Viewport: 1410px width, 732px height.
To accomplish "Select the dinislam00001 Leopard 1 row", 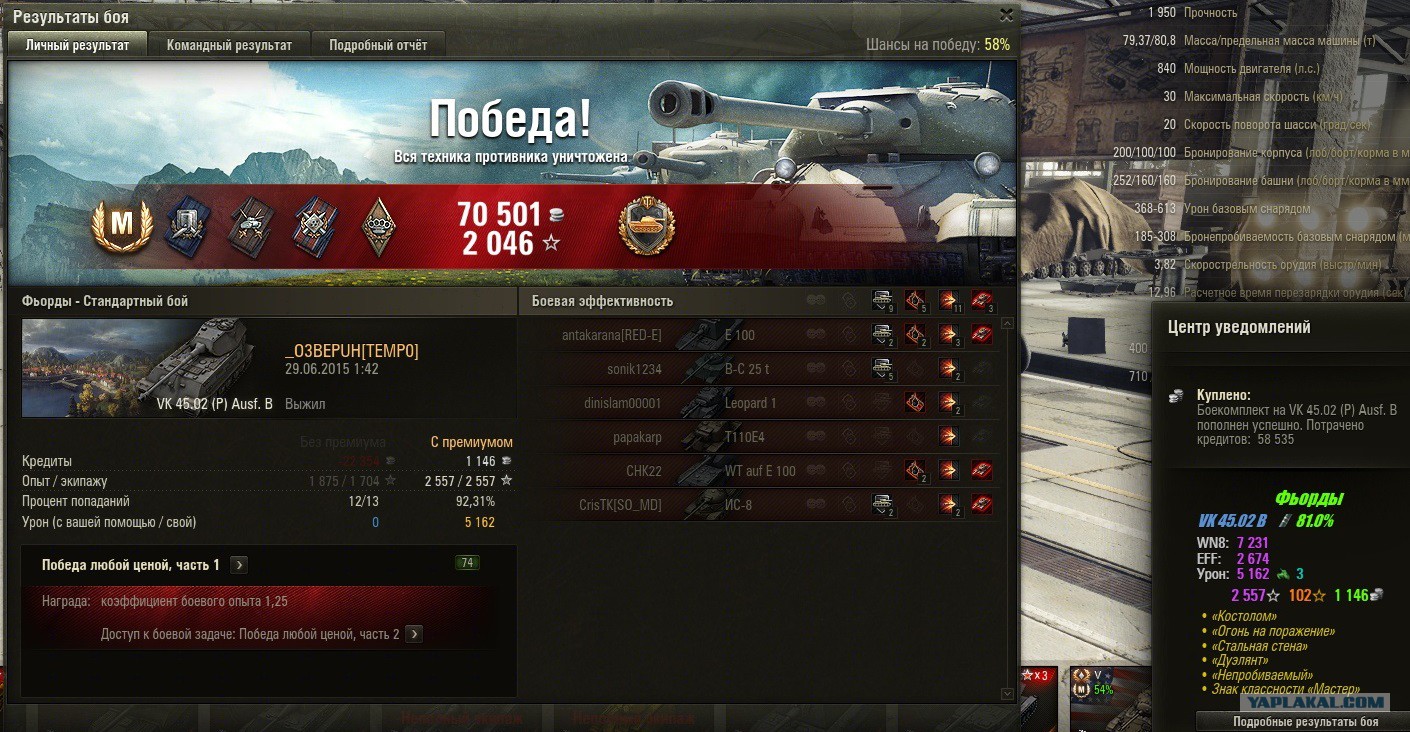I will click(760, 403).
